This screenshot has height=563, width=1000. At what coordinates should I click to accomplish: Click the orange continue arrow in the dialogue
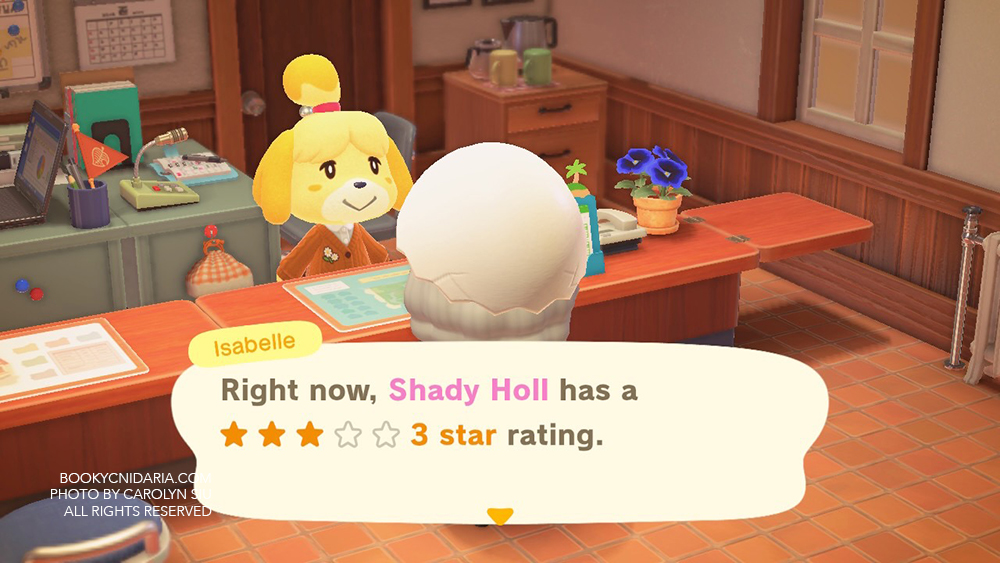499,516
